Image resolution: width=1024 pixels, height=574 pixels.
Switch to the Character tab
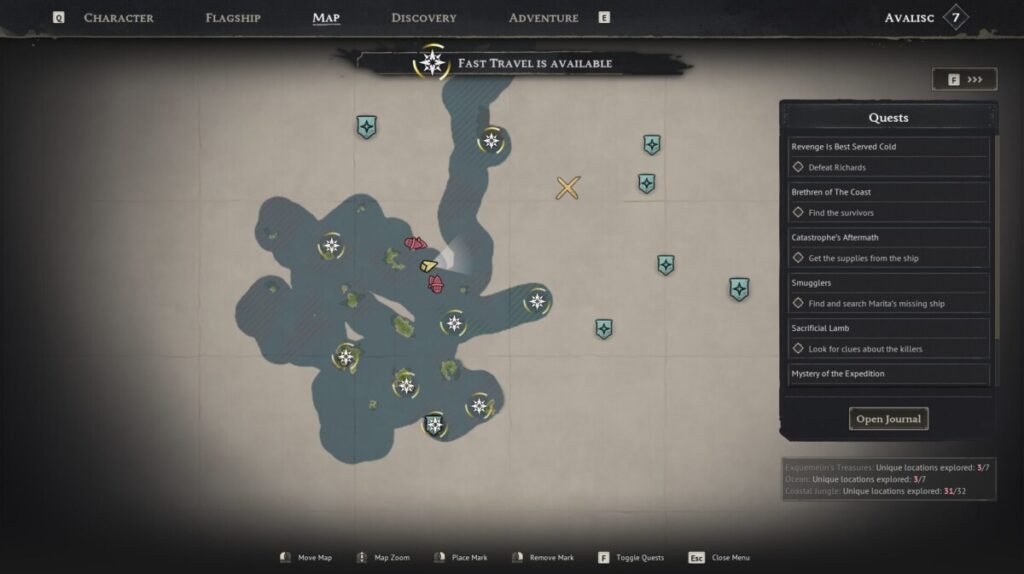click(x=118, y=18)
